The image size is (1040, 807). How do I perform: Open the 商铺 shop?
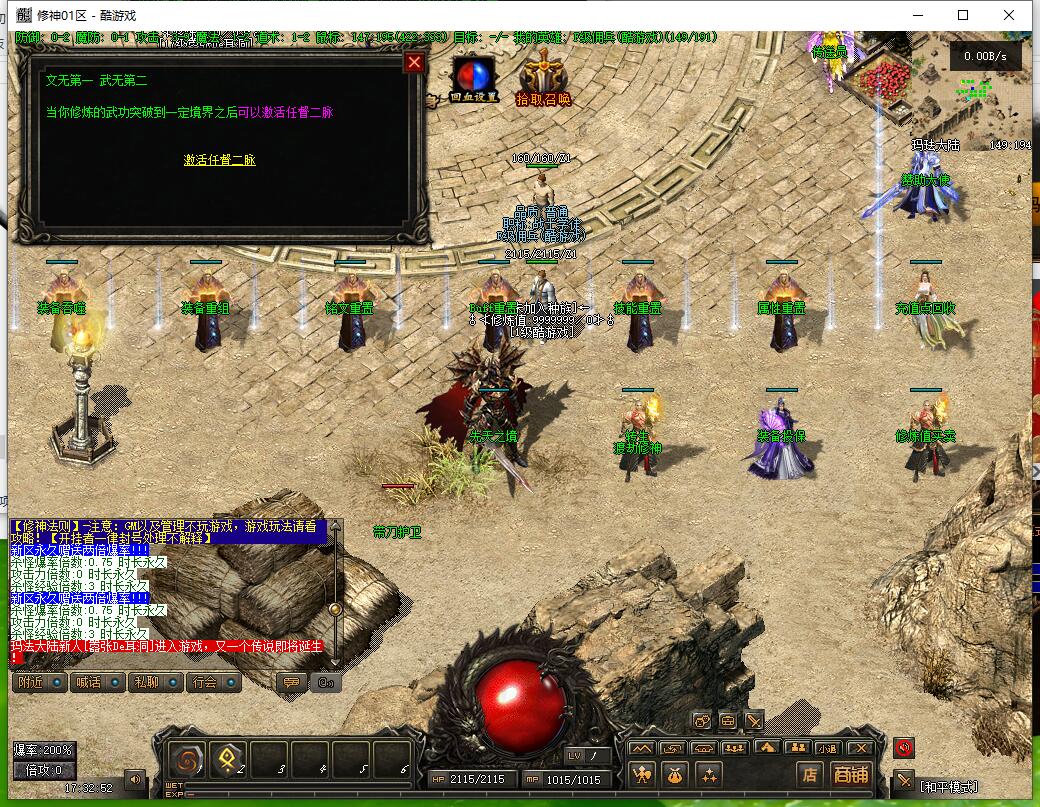pyautogui.click(x=851, y=774)
